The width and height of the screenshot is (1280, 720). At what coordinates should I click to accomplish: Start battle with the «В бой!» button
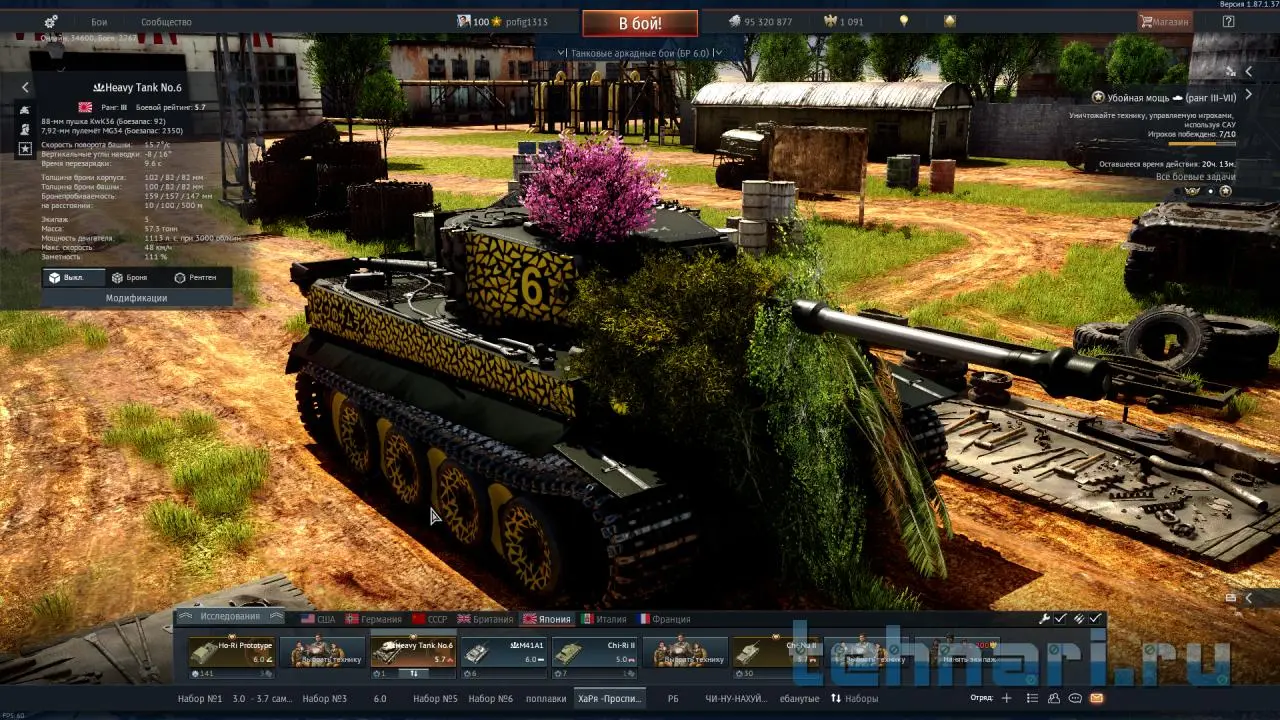tap(640, 23)
